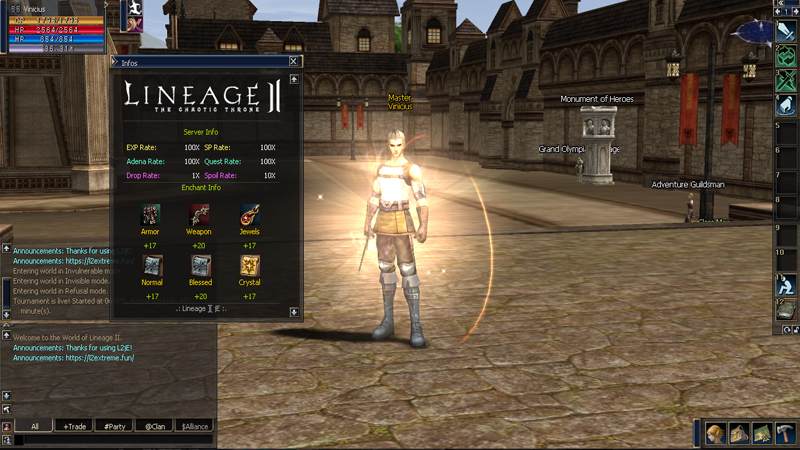
Task: Choose the Jewels enchant icon
Action: pos(249,214)
